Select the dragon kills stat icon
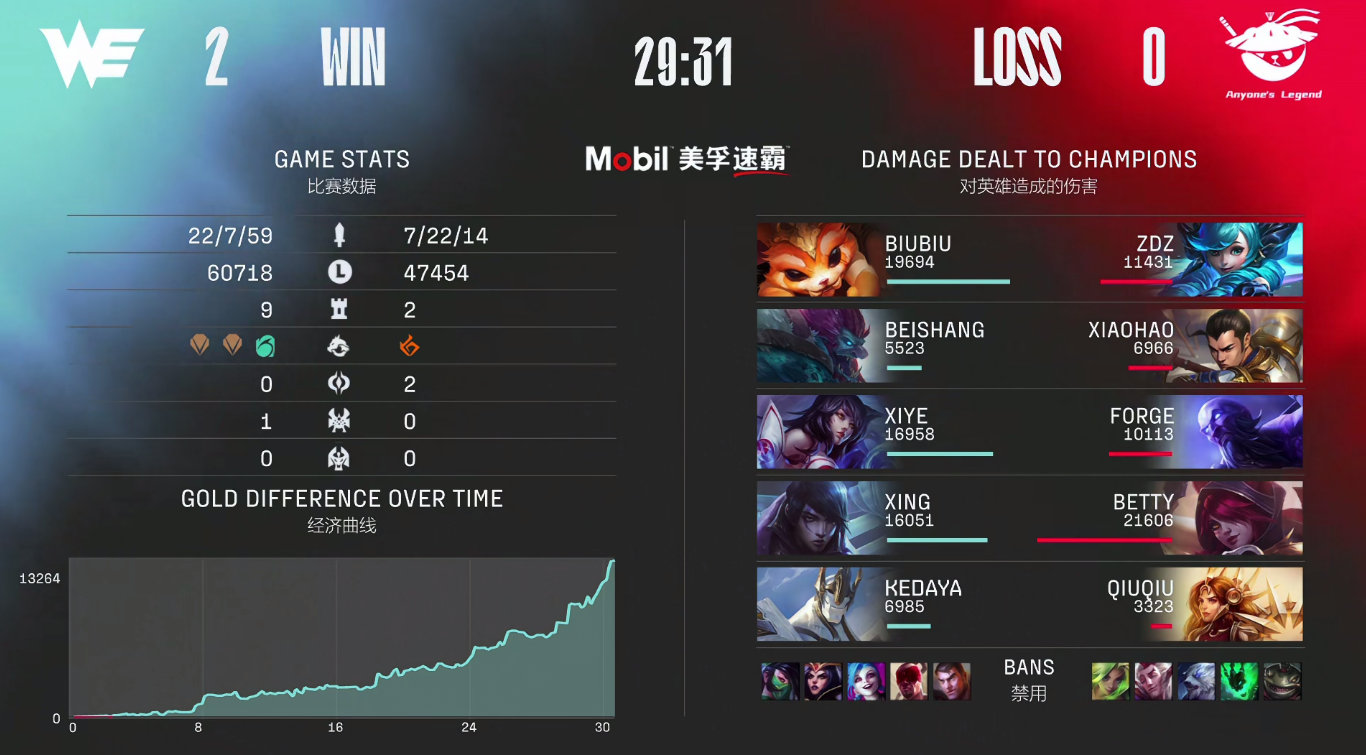The height and width of the screenshot is (755, 1366). click(340, 346)
